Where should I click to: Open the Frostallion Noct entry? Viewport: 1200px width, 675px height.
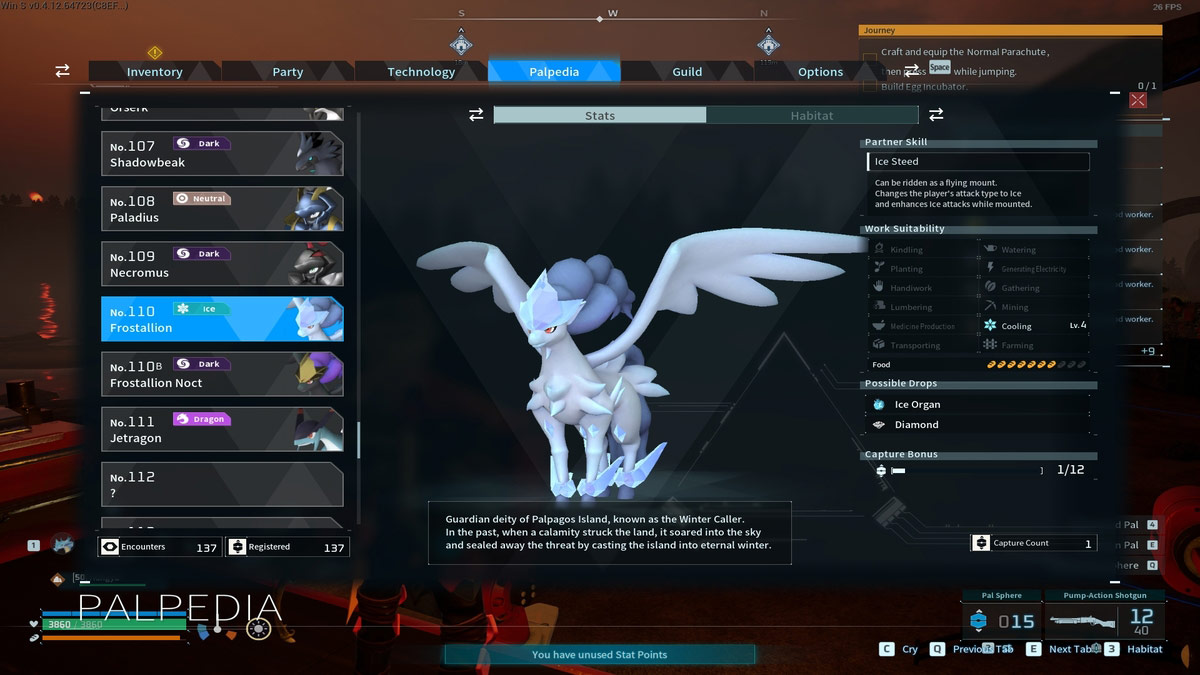point(222,374)
